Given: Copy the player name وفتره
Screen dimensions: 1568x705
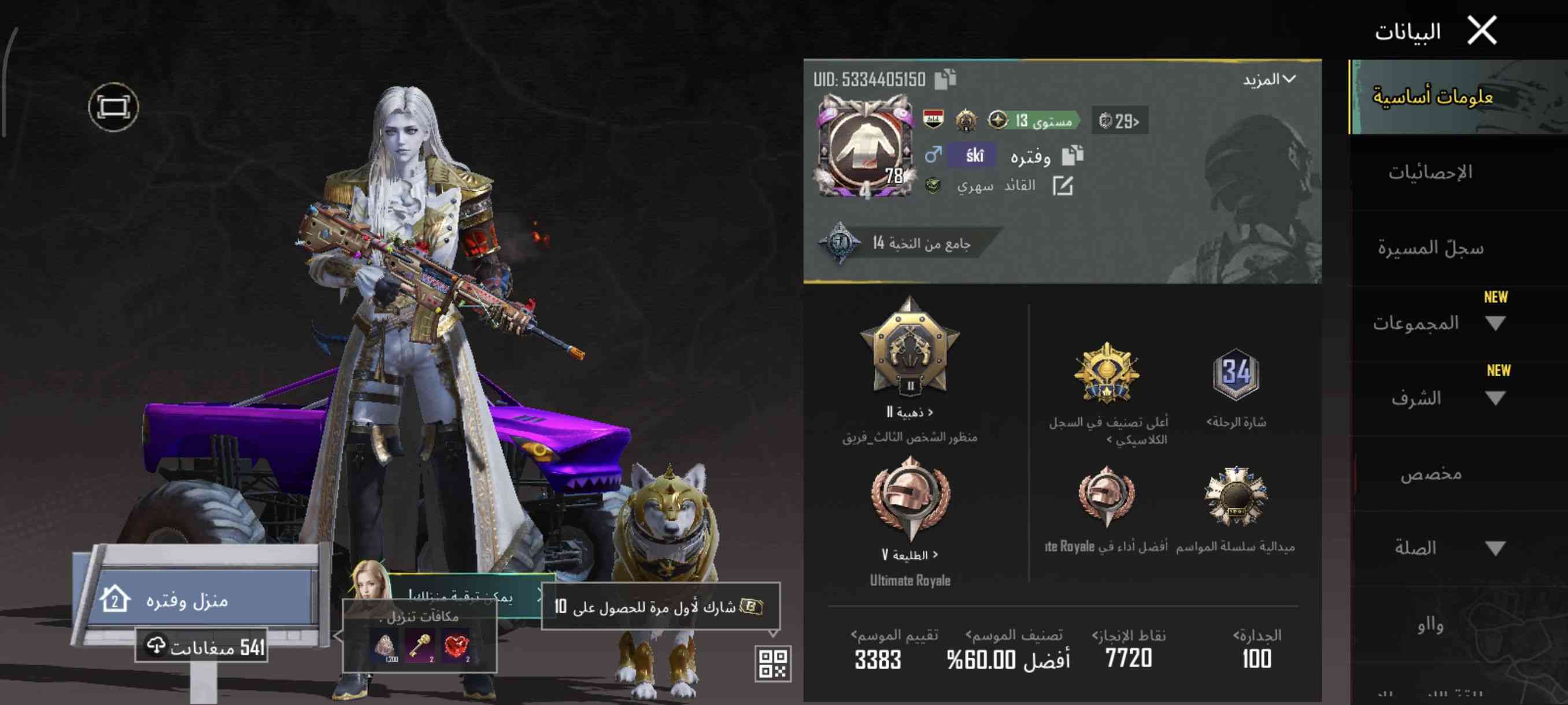Looking at the screenshot, I should coord(1073,155).
